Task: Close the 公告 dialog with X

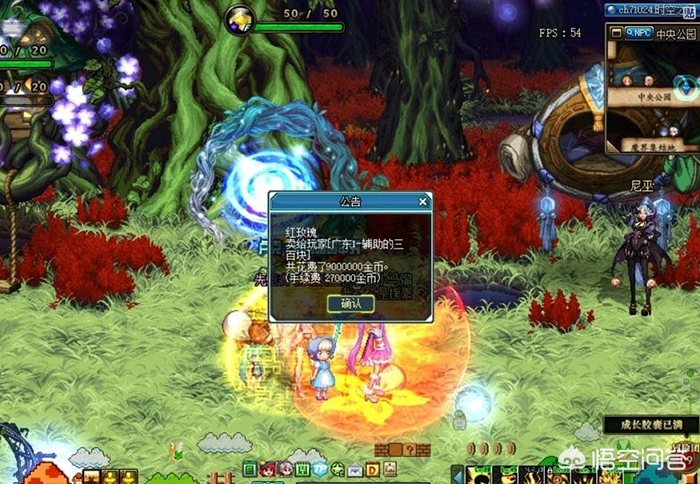Action: (x=423, y=201)
